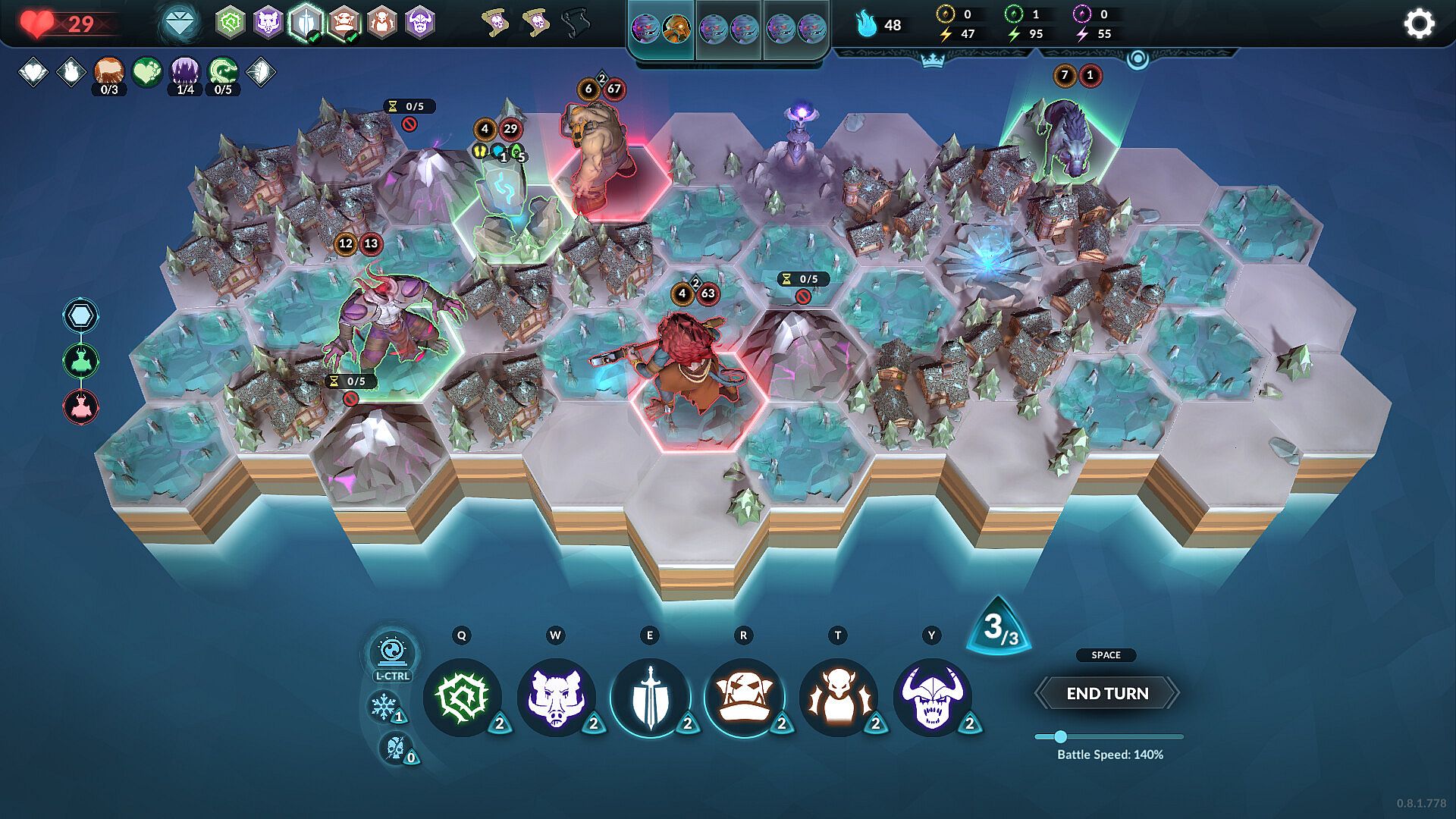This screenshot has width=1456, height=819.
Task: Select the purple horned skull unit card
Action: [932, 697]
